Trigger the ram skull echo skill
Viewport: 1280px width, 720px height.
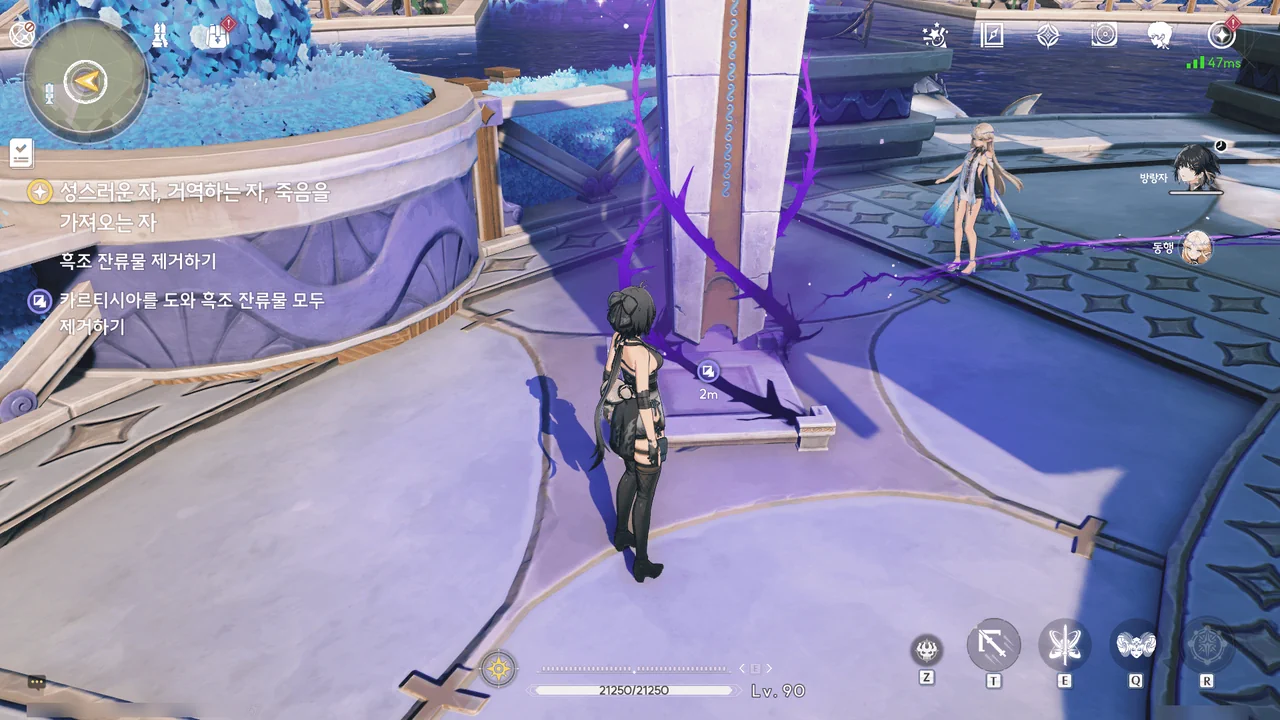tap(1136, 645)
